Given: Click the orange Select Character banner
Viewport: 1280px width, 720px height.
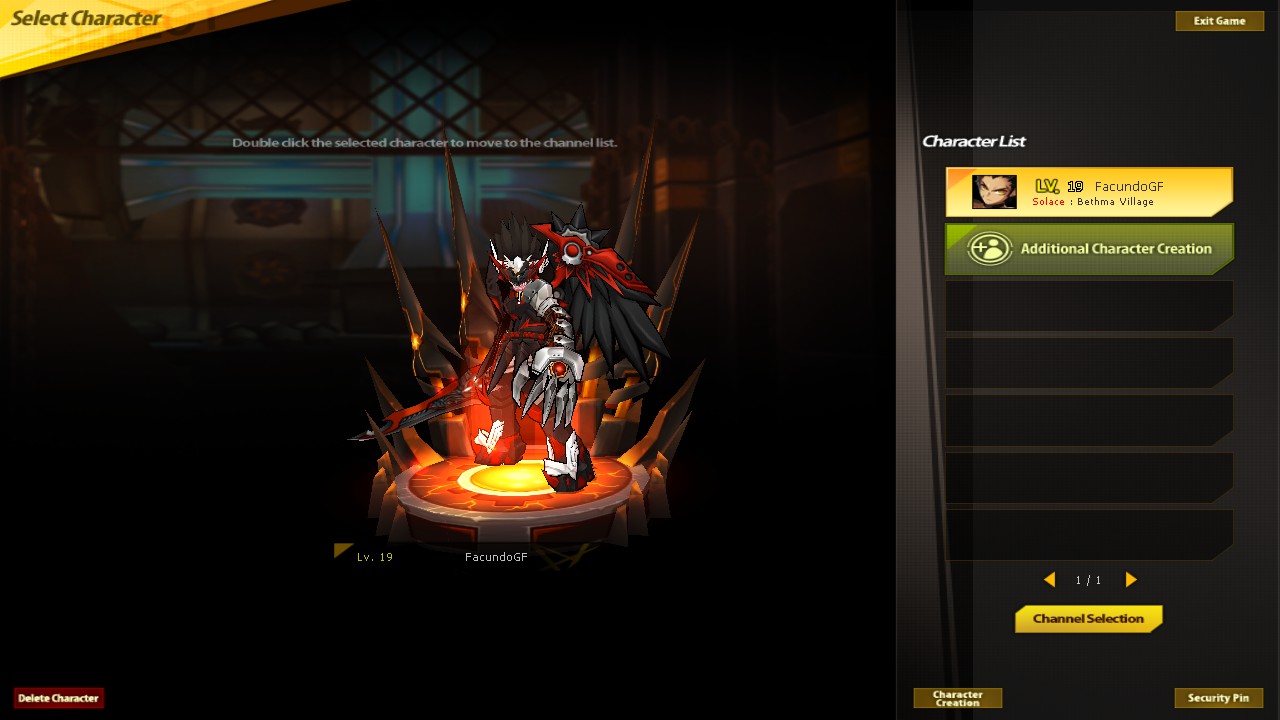Looking at the screenshot, I should tap(85, 18).
